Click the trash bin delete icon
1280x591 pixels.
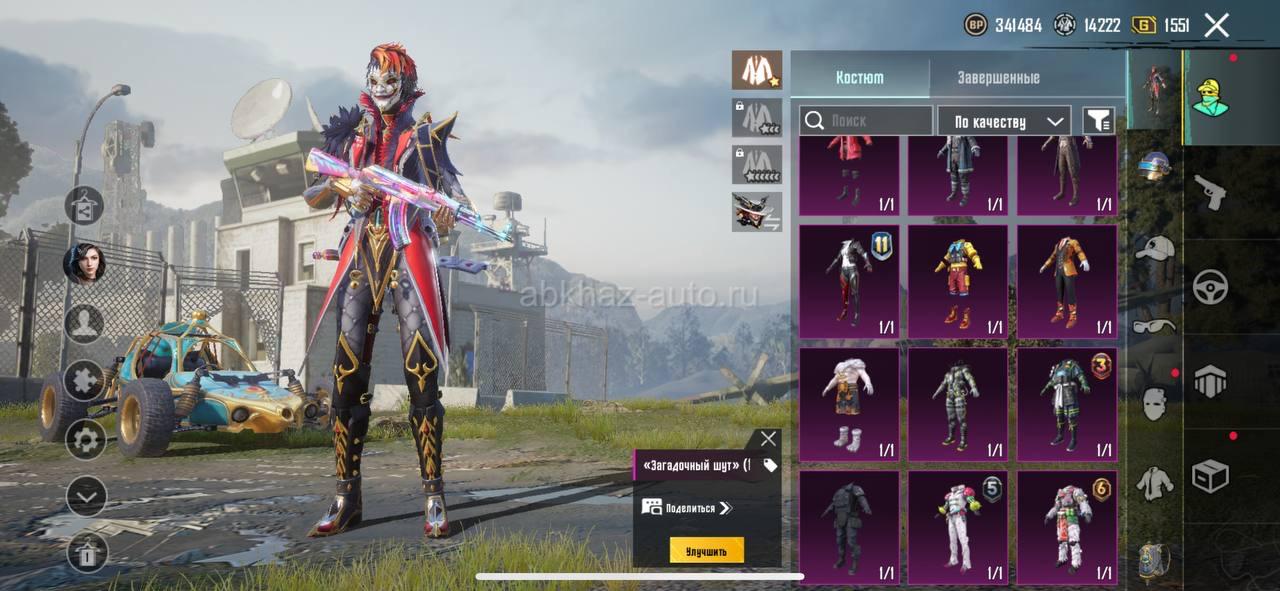click(86, 551)
